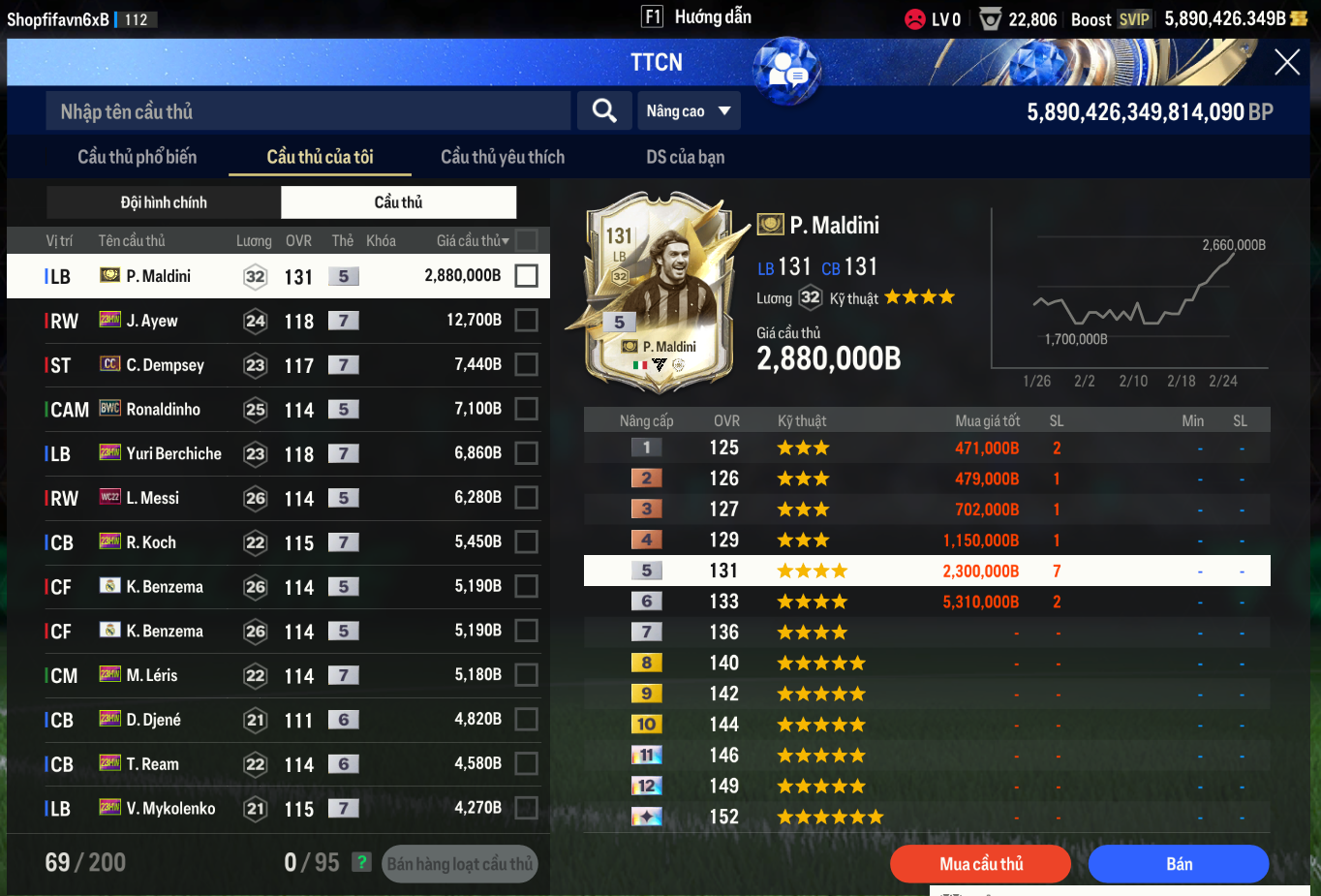Open the Nâng cao dropdown
The width and height of the screenshot is (1321, 896).
pyautogui.click(x=689, y=111)
